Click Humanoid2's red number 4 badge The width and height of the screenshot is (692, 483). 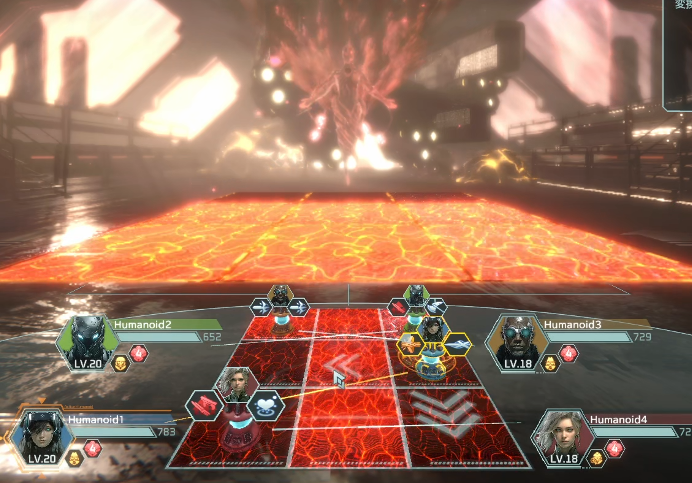(138, 354)
